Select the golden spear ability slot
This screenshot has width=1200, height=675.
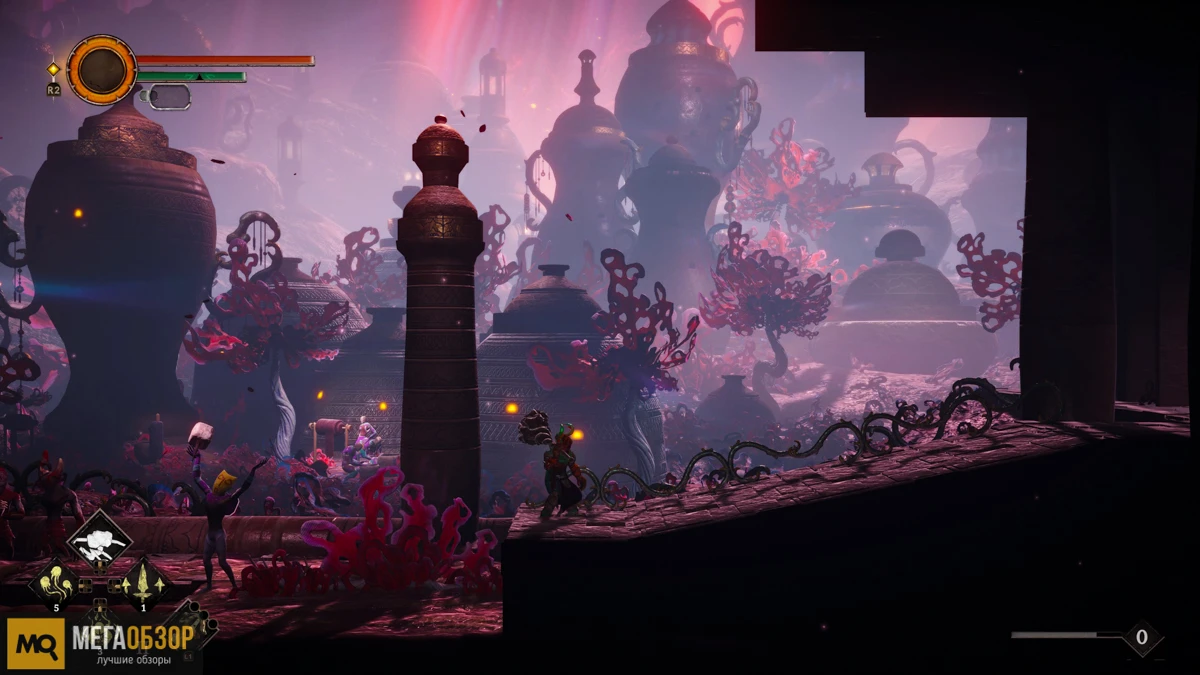142,583
